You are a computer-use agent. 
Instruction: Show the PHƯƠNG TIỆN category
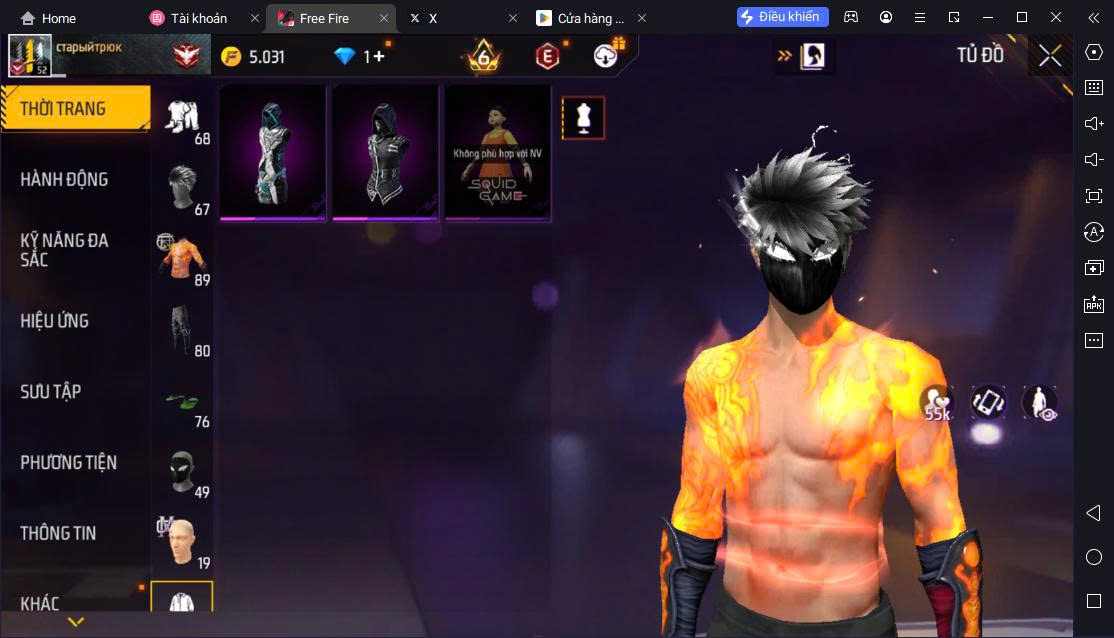[68, 463]
